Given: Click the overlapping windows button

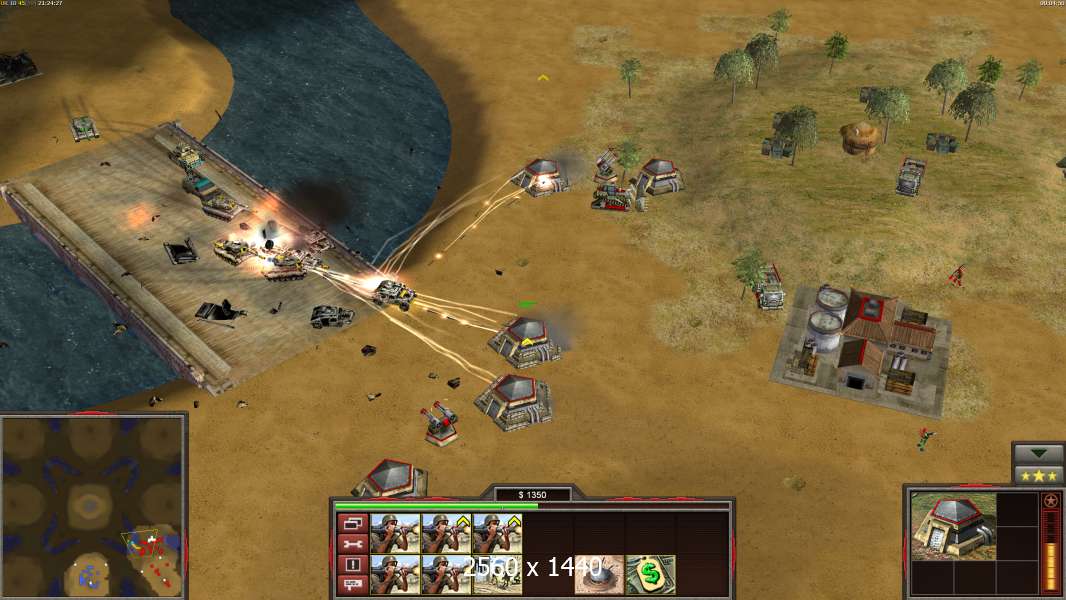Looking at the screenshot, I should tap(351, 522).
